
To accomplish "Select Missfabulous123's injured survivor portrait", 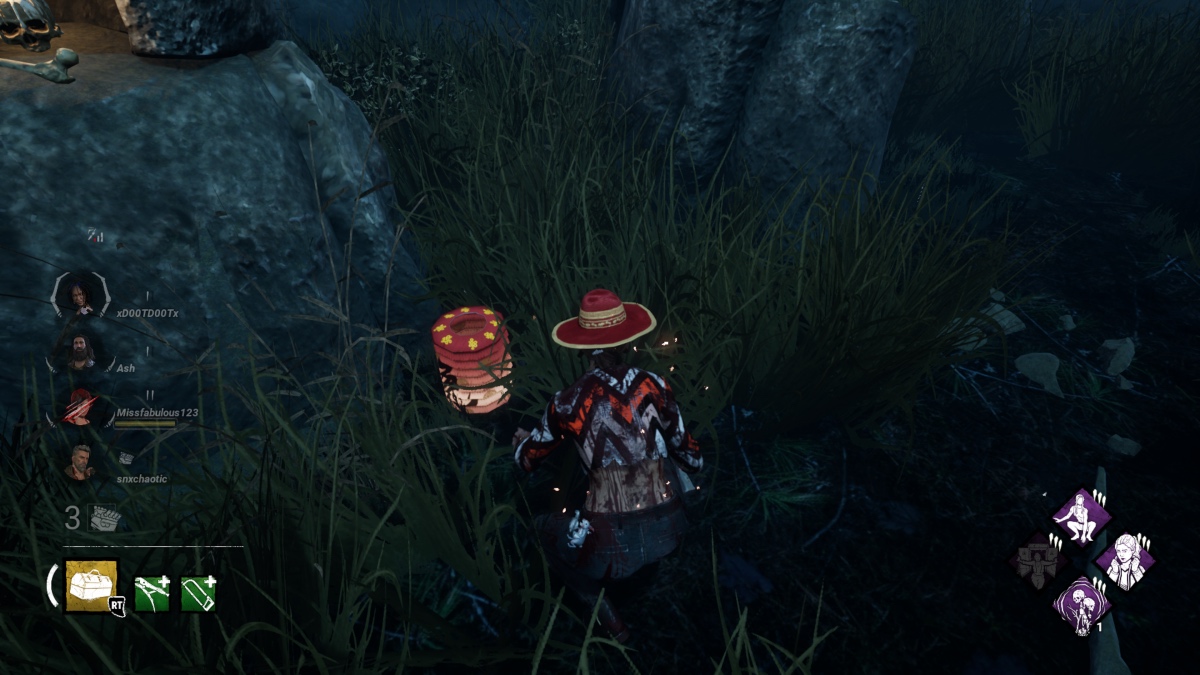I will 79,407.
